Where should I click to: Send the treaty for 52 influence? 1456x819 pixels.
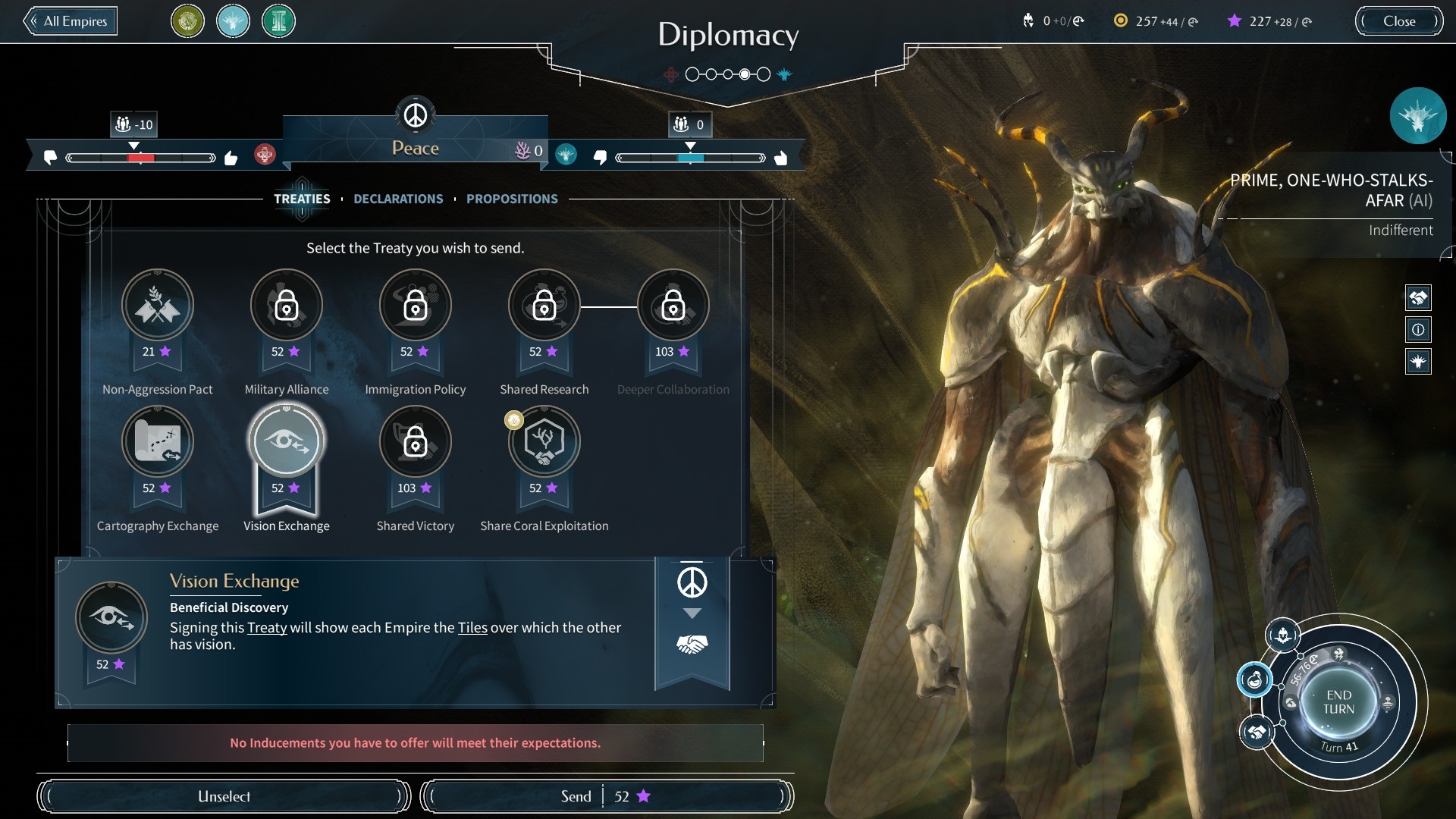tap(606, 796)
